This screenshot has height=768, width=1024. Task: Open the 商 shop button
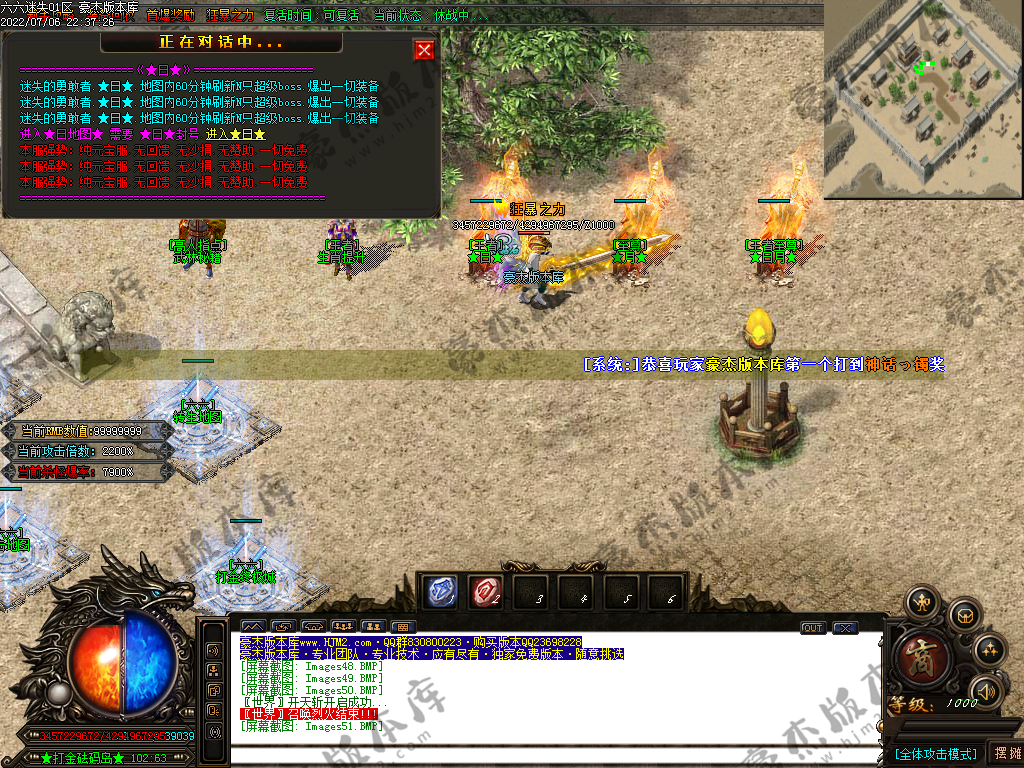[x=923, y=659]
